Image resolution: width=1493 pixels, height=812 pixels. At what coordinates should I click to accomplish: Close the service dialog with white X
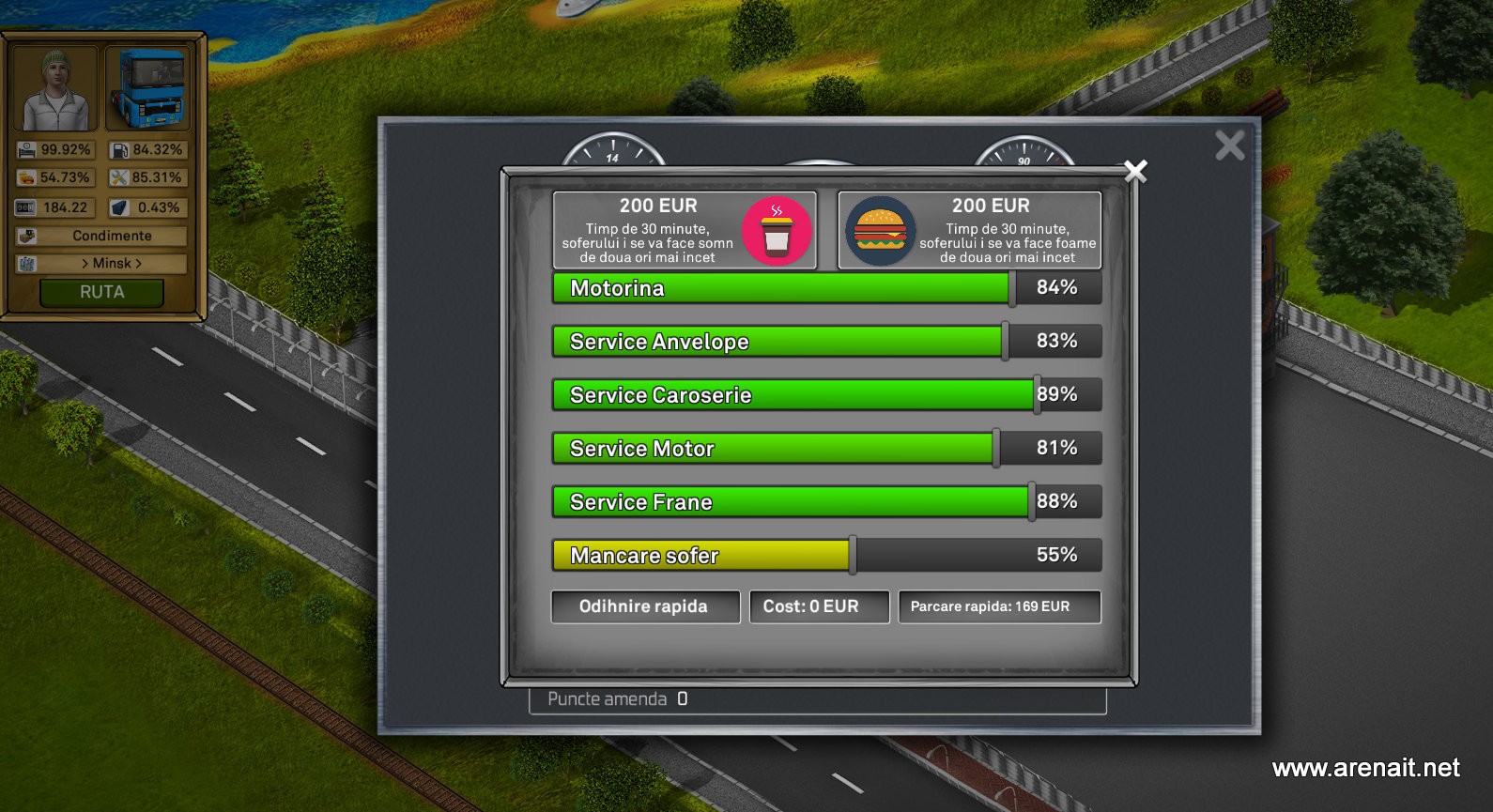pyautogui.click(x=1135, y=171)
